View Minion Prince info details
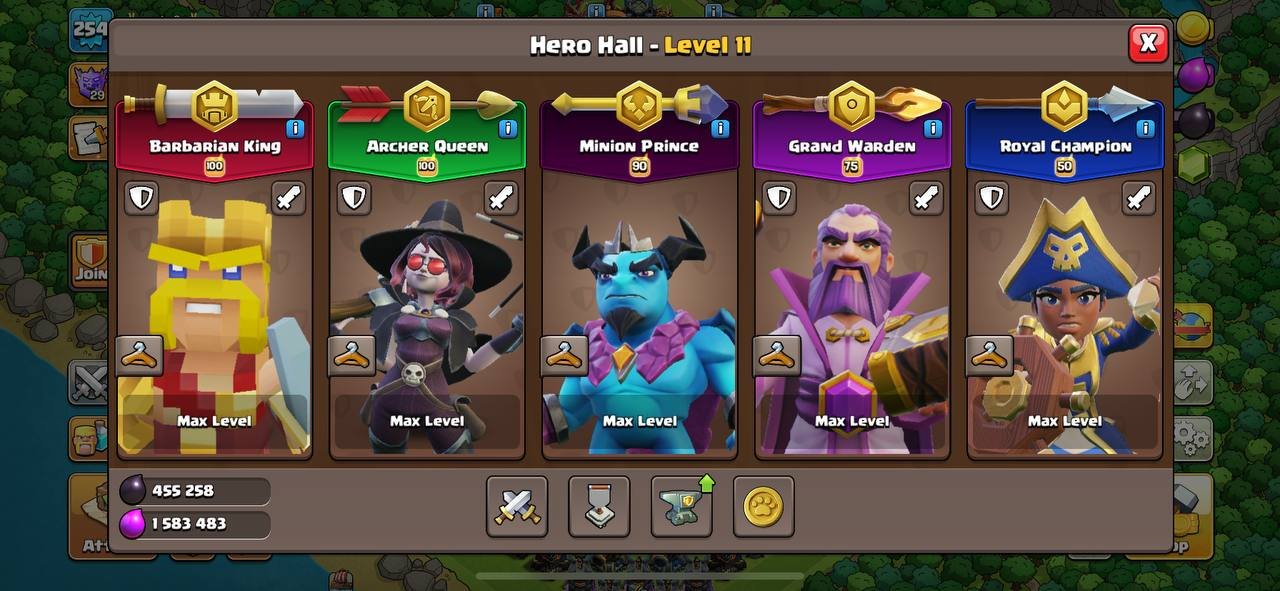1280x591 pixels. click(x=720, y=128)
